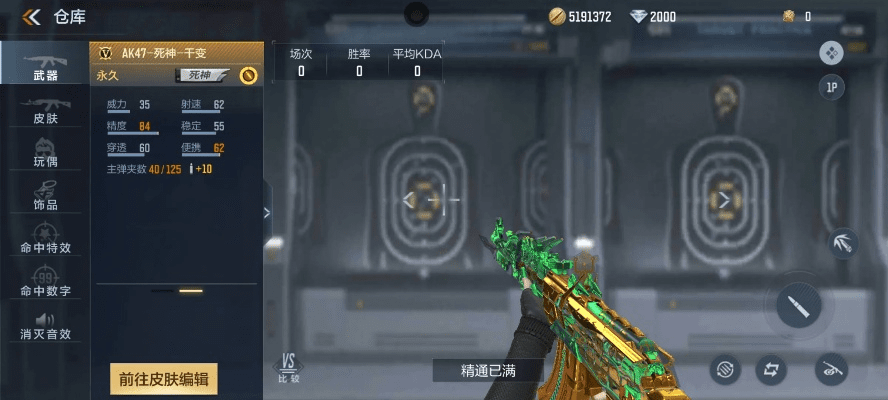Tap the gold round icon on weapon card
The width and height of the screenshot is (888, 400).
coord(248,75)
